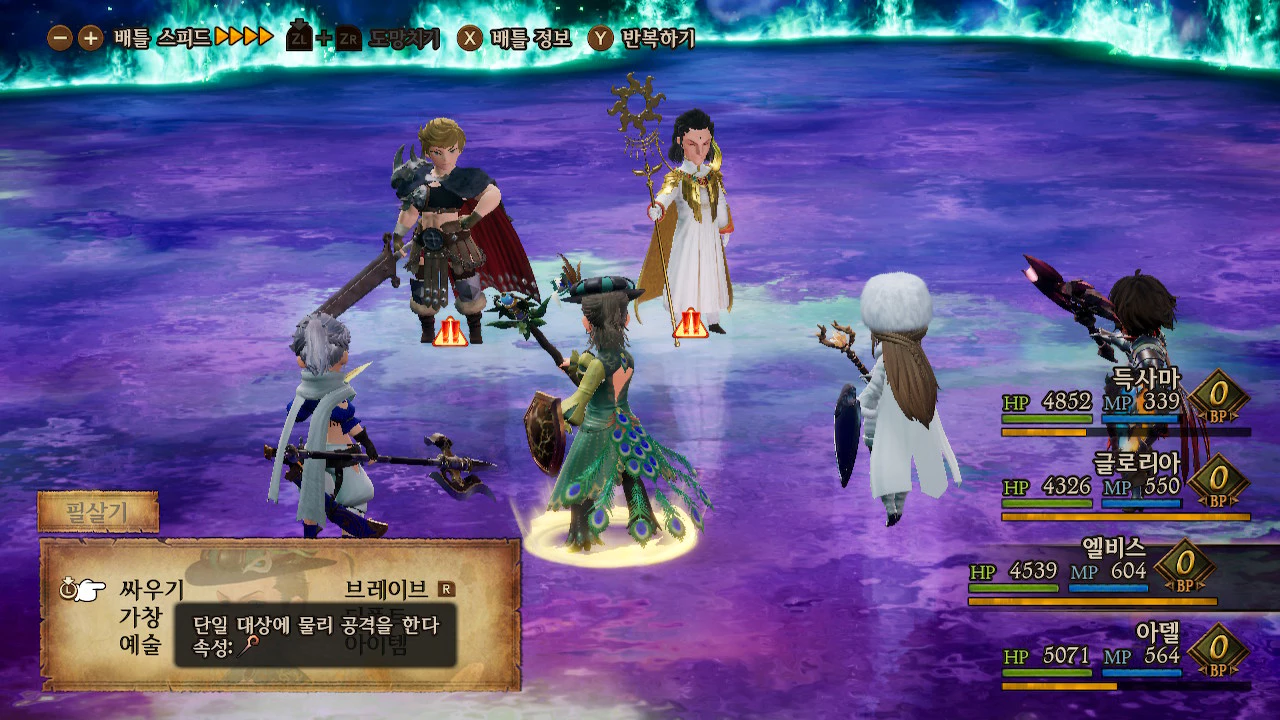Open the 예술 (Arts) command list

(x=140, y=645)
